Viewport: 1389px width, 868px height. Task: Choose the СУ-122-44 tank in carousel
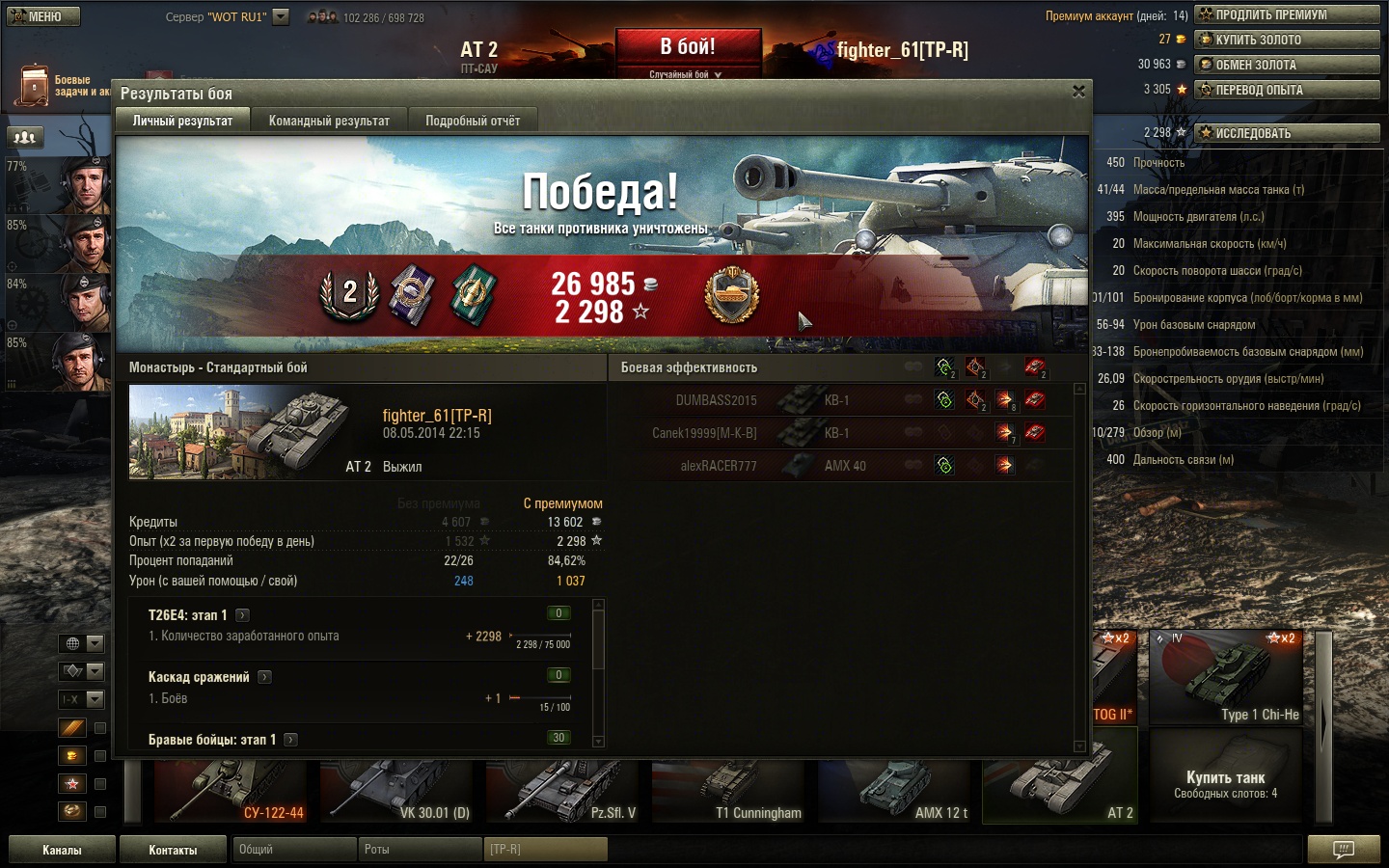(x=231, y=791)
